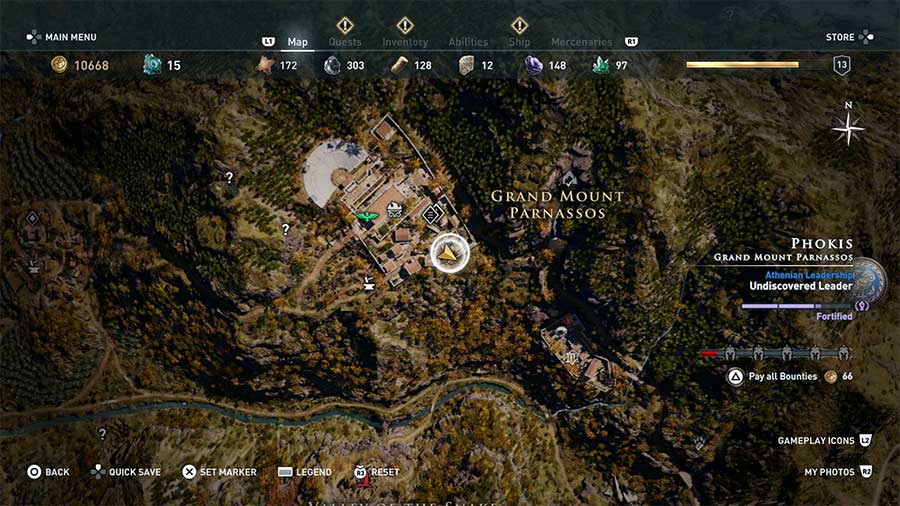Select the Ship tab
The image size is (900, 506).
[x=519, y=42]
